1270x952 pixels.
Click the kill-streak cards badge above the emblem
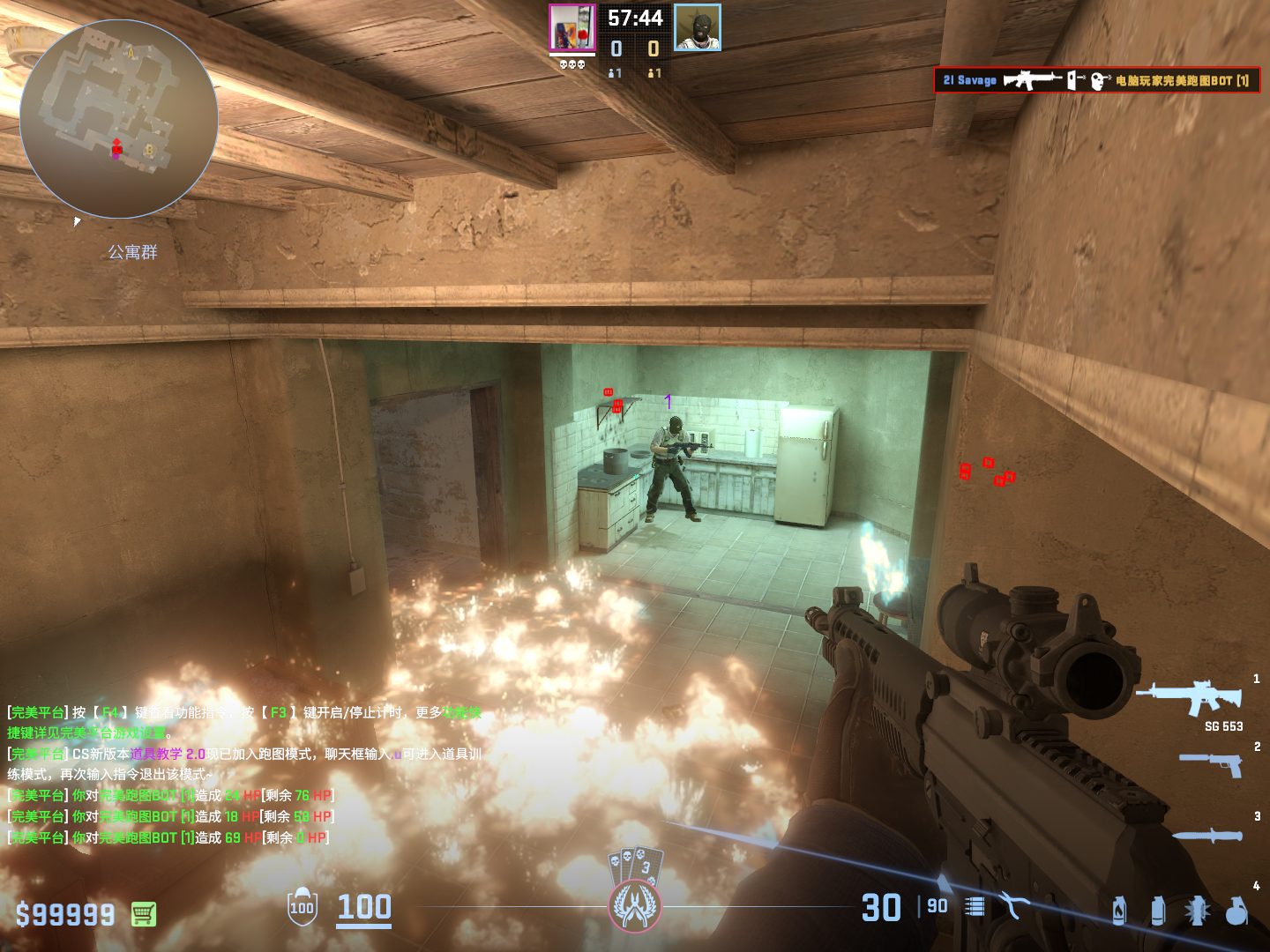(635, 865)
